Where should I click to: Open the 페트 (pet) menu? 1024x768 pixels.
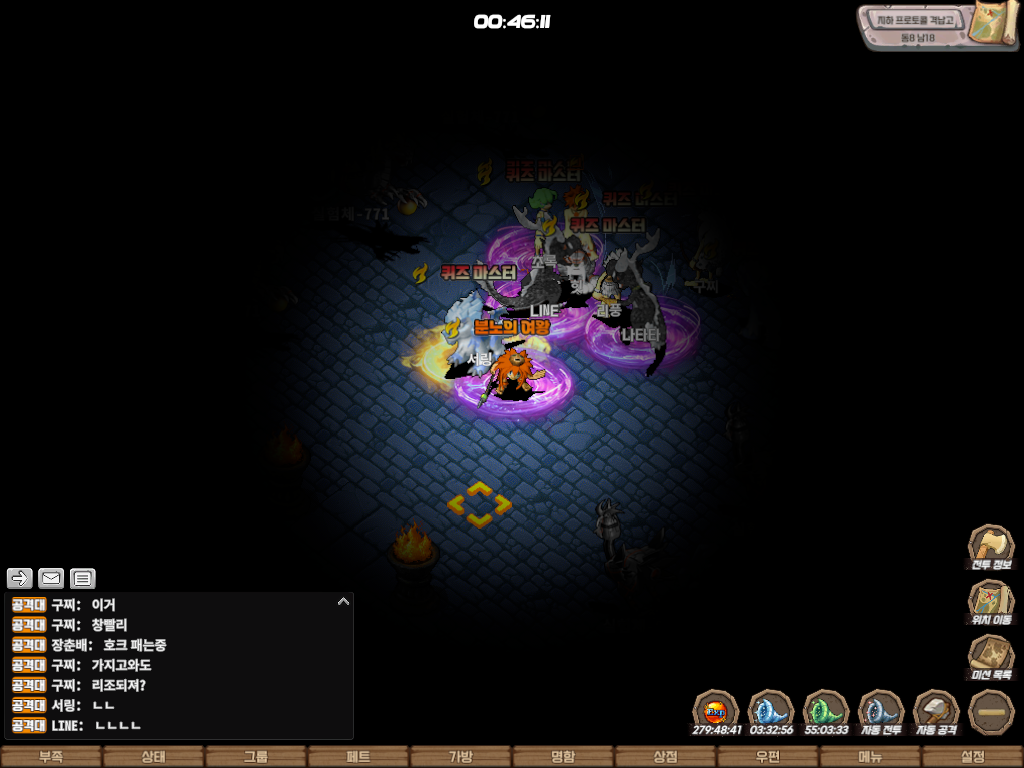click(358, 757)
